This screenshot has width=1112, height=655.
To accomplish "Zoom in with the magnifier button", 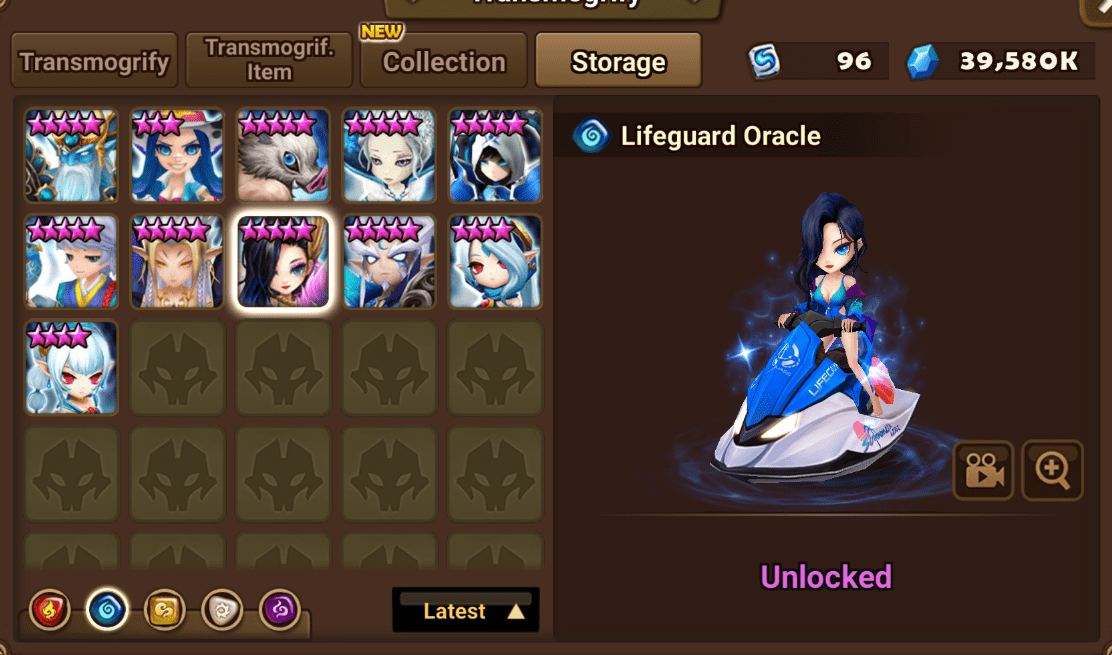I will tap(1052, 470).
